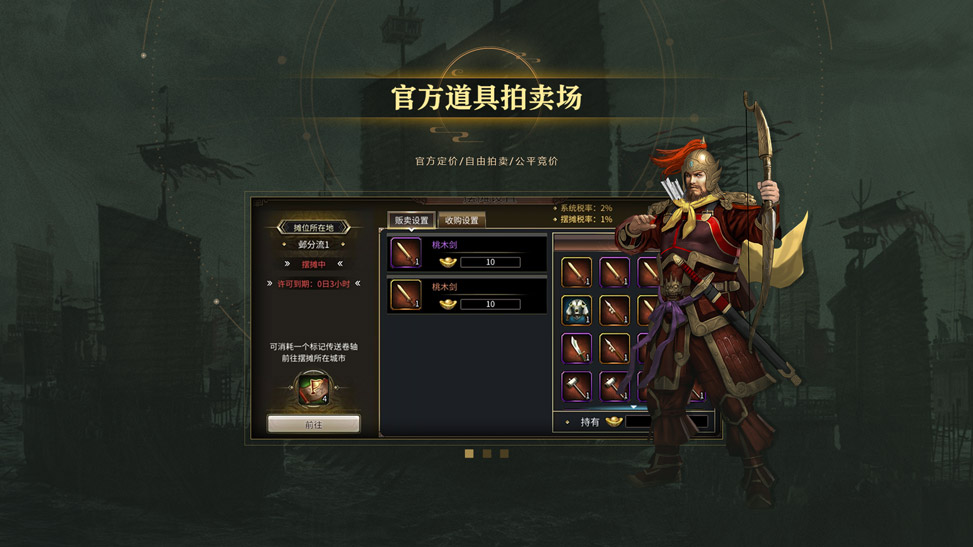The height and width of the screenshot is (547, 973).
Task: Click the inventory's small down arrow
Action: click(633, 408)
